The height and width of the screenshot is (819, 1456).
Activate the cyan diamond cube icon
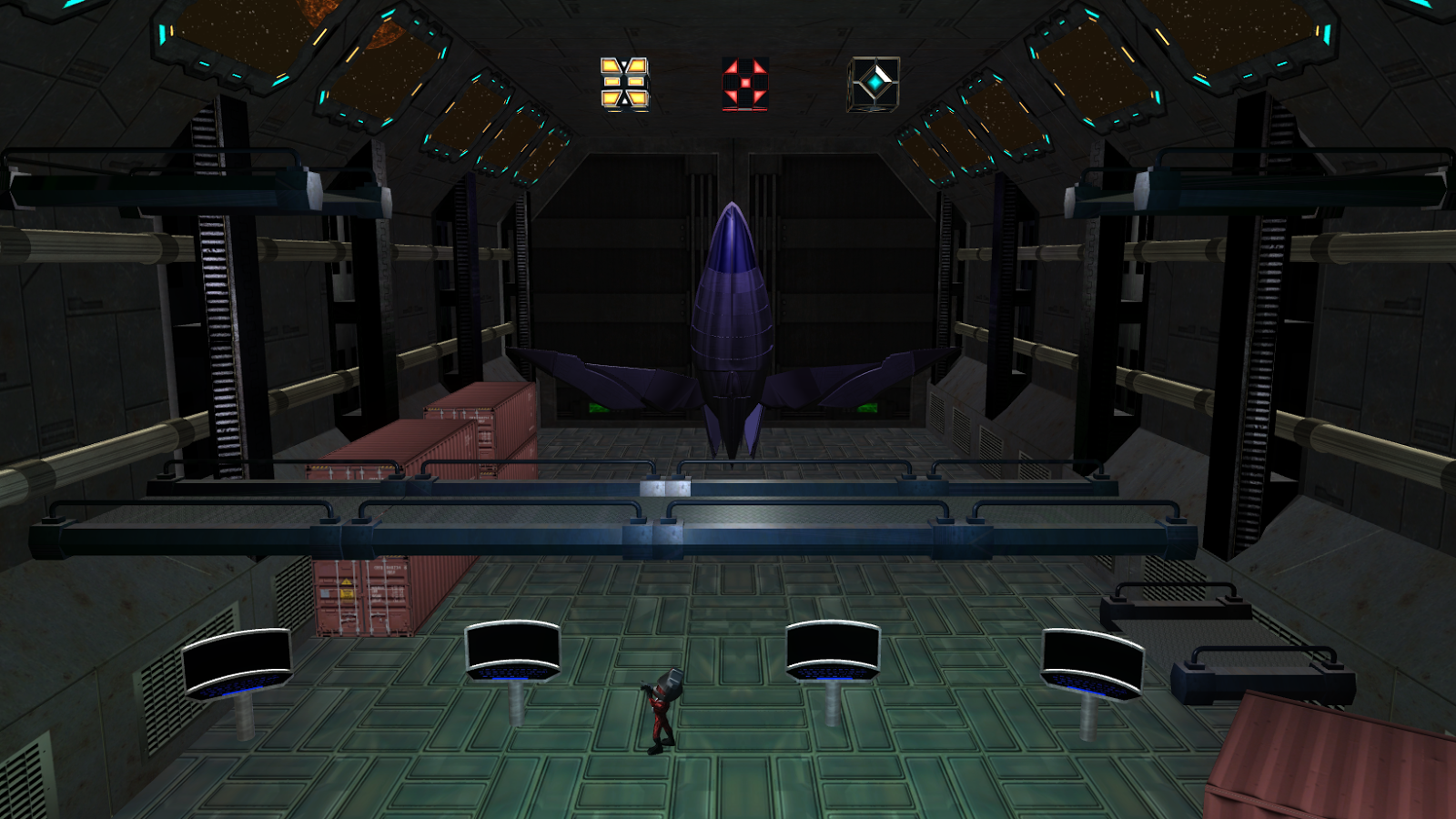[874, 84]
